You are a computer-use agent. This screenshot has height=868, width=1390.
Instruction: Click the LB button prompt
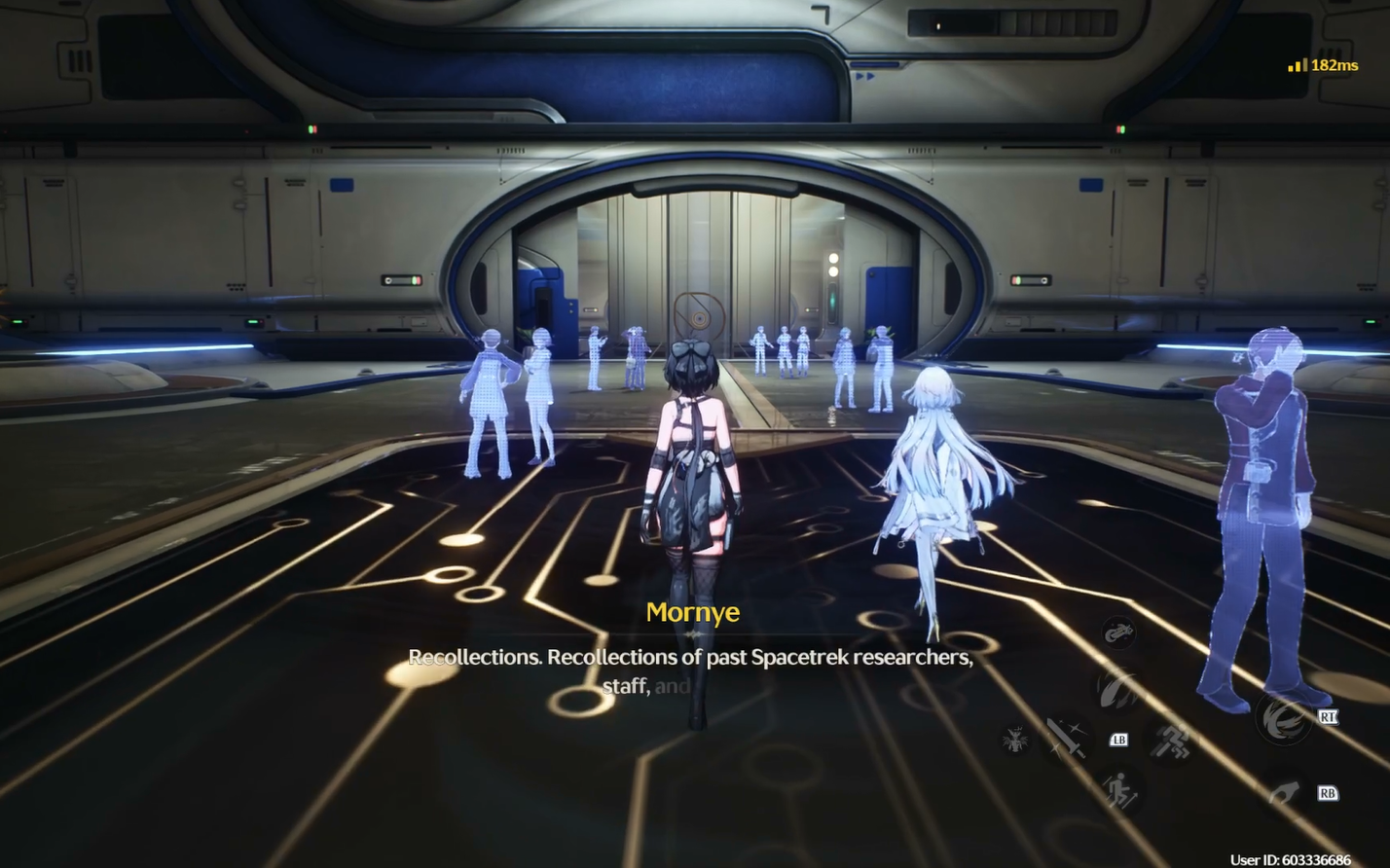[1120, 740]
